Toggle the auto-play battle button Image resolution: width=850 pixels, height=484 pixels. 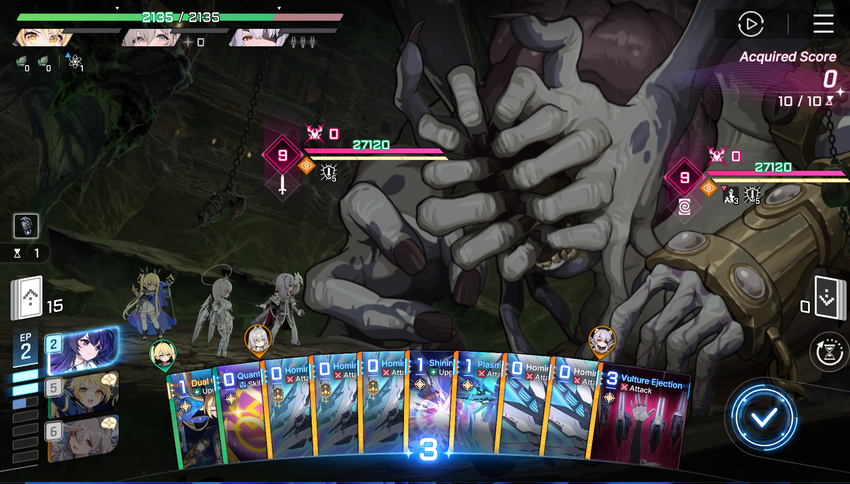click(750, 24)
